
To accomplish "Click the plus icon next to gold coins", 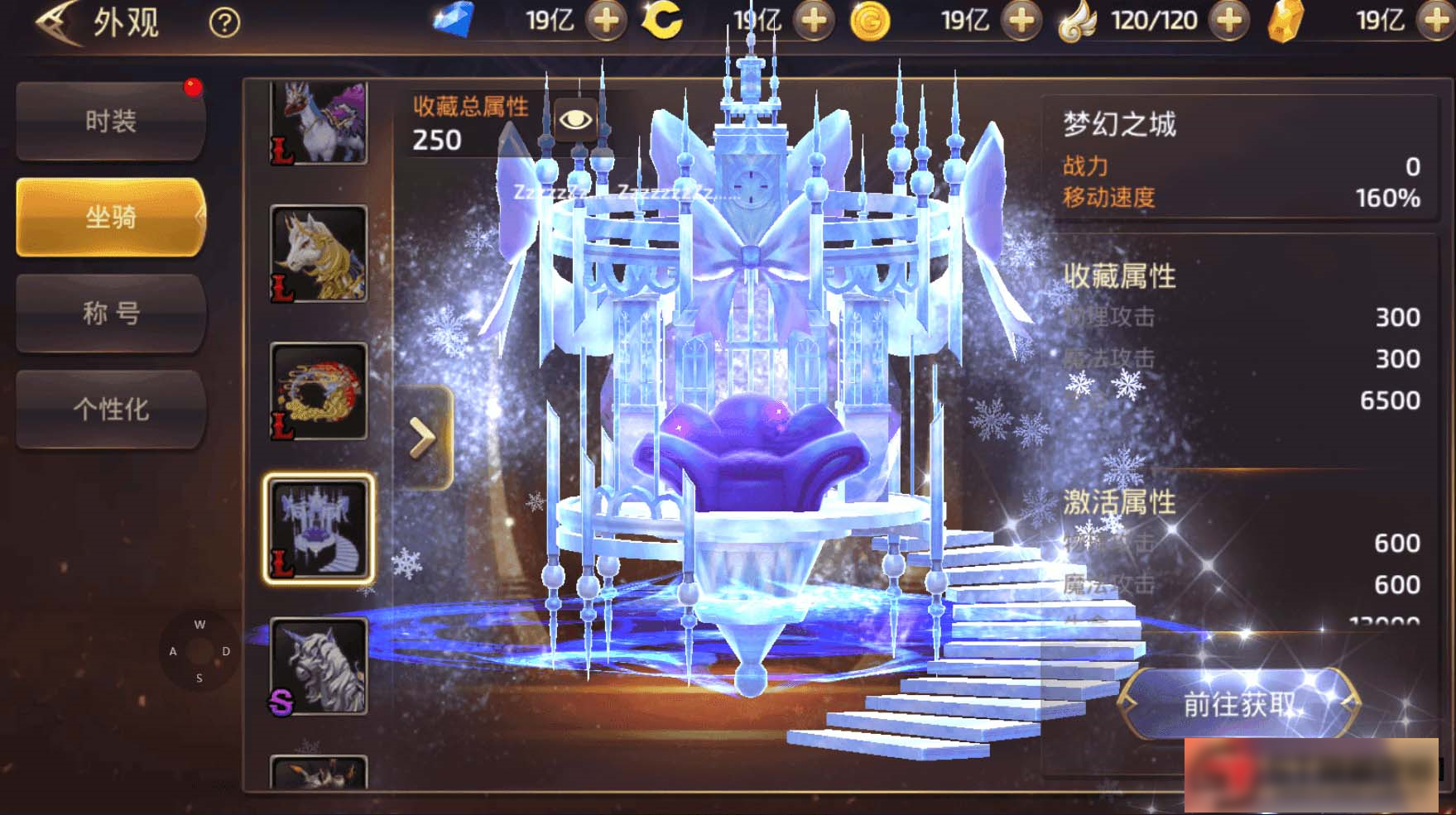I will 1021,20.
